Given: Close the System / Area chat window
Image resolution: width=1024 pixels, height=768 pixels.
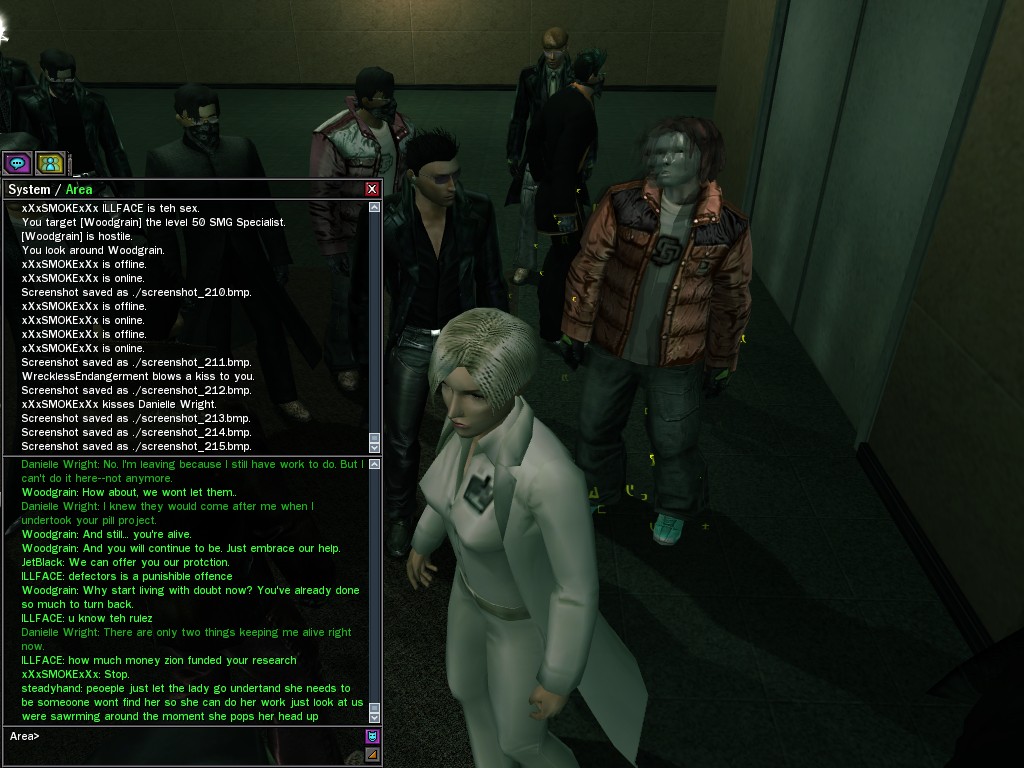Looking at the screenshot, I should point(372,189).
